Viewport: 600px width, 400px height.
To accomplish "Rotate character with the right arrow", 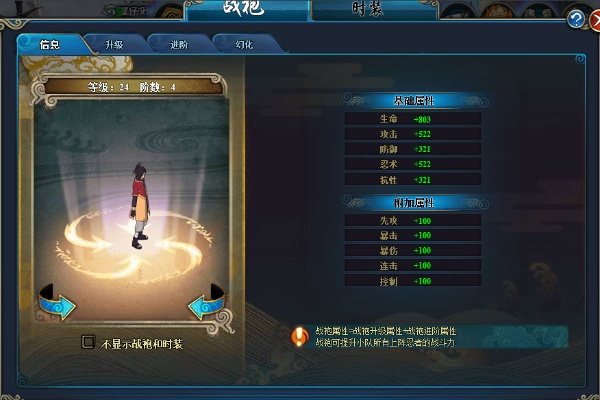I will pos(206,302).
